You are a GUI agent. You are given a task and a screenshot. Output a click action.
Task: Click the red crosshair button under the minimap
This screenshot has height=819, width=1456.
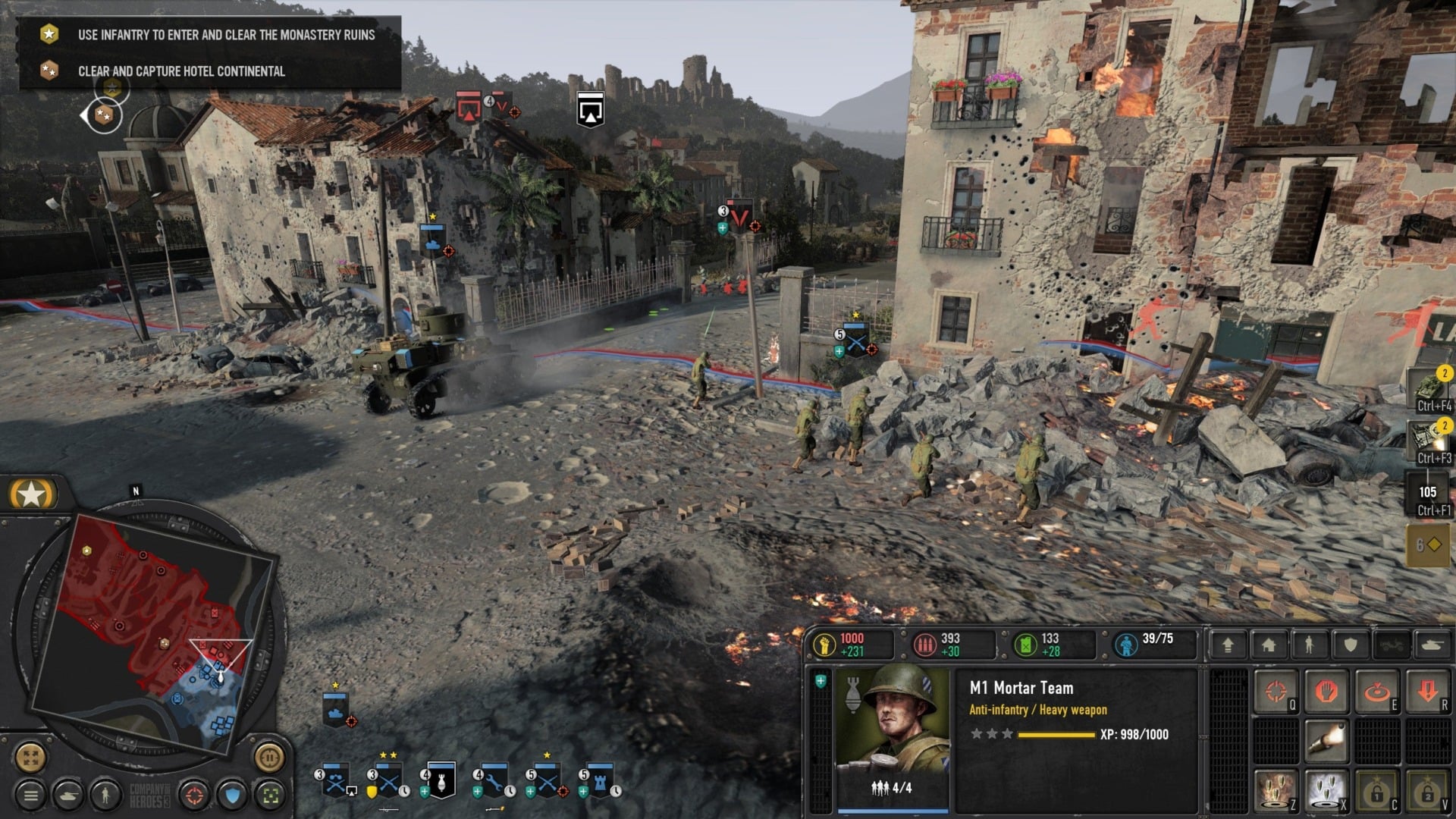(194, 795)
